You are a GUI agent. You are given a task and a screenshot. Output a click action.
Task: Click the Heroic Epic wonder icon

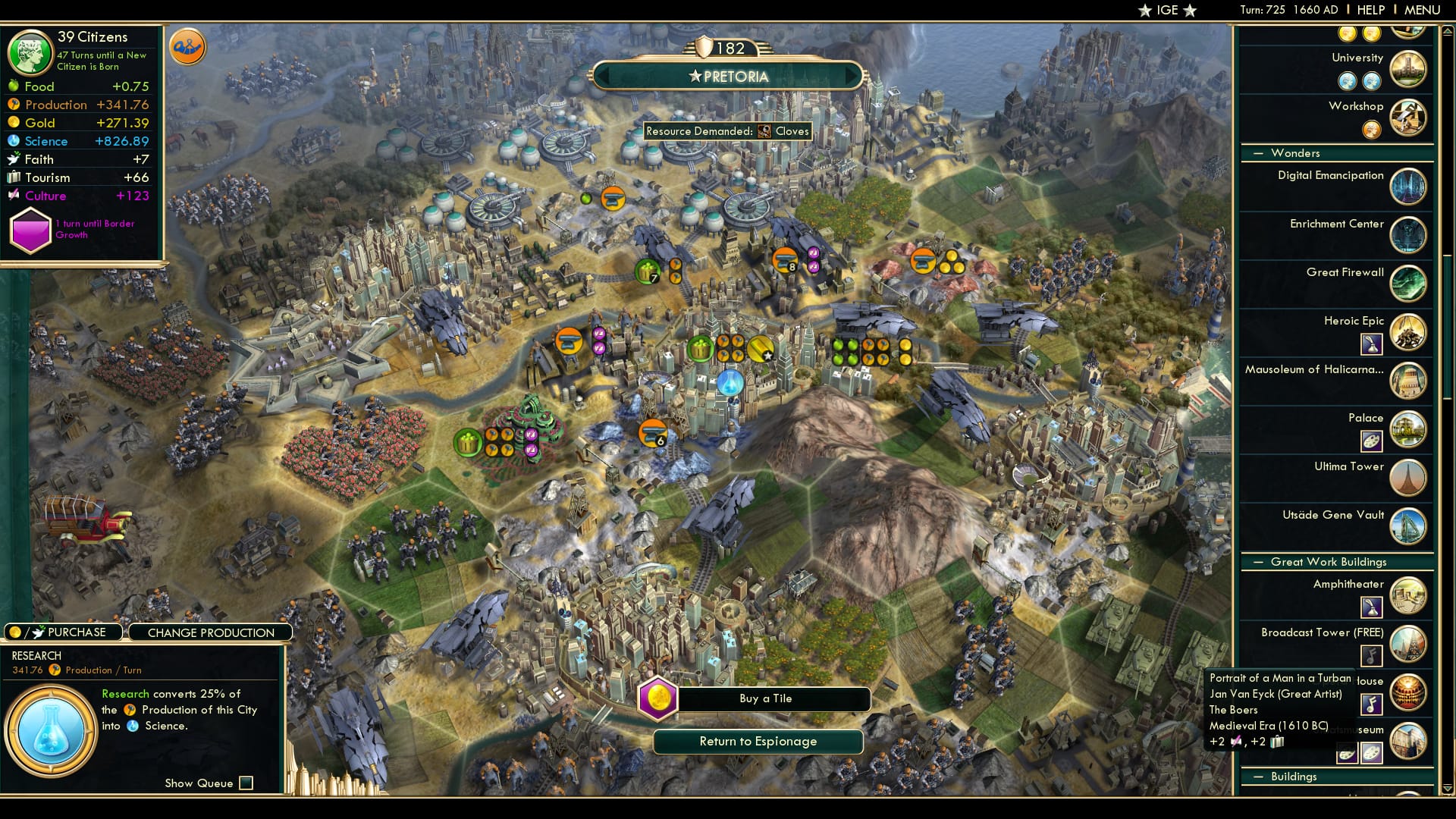click(1408, 332)
